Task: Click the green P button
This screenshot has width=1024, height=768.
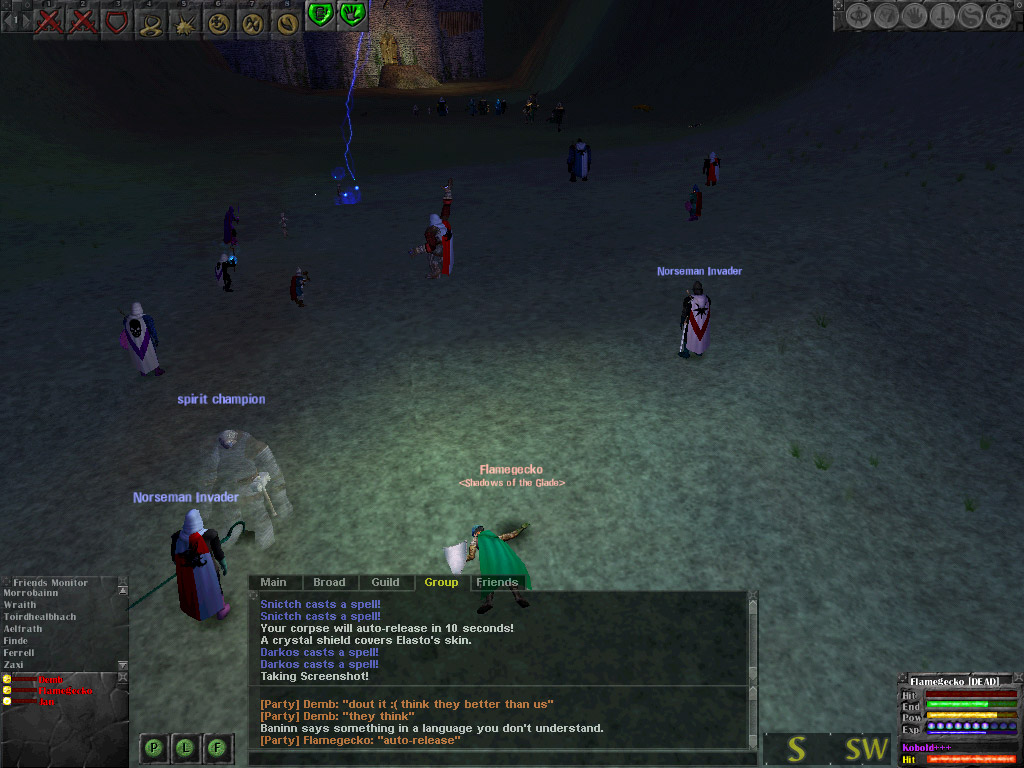Action: click(x=154, y=746)
